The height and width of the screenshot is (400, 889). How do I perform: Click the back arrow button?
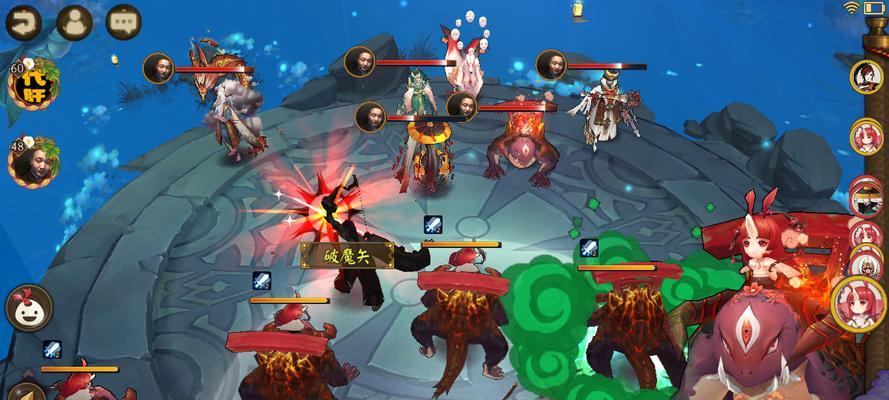24,21
